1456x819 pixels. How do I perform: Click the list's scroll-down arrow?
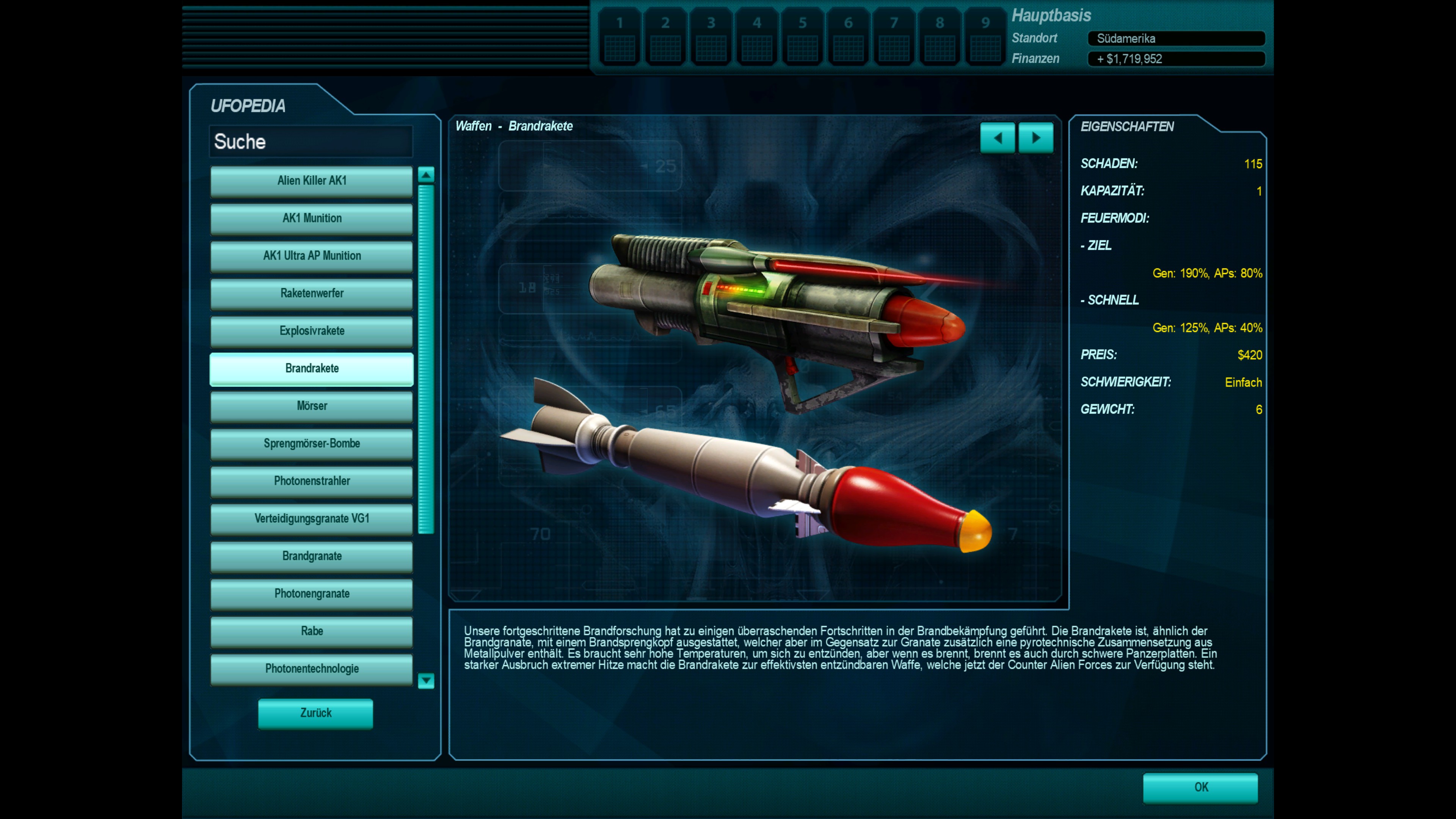tap(426, 681)
